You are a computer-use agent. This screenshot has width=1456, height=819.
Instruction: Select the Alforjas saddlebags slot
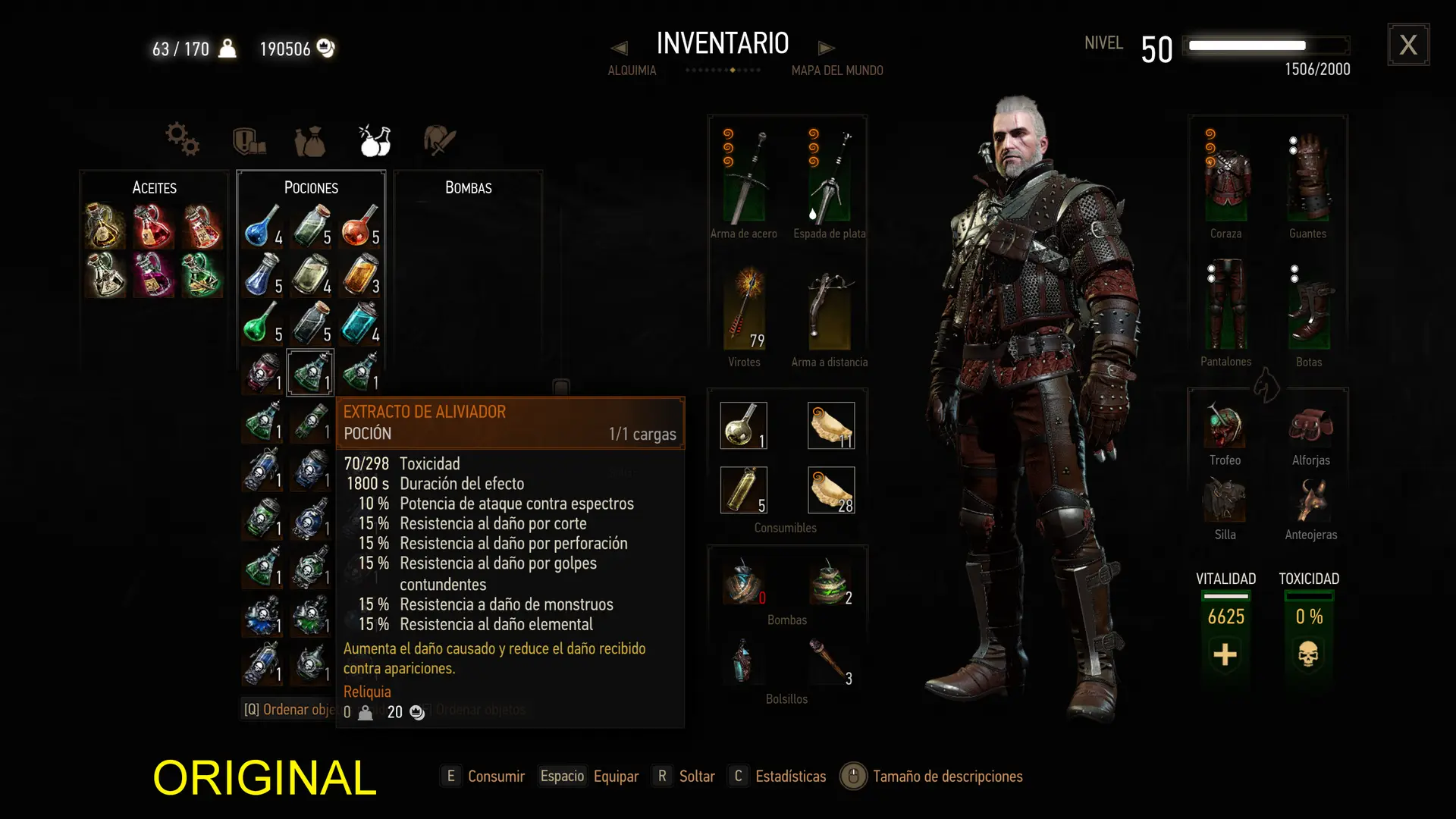[x=1310, y=426]
